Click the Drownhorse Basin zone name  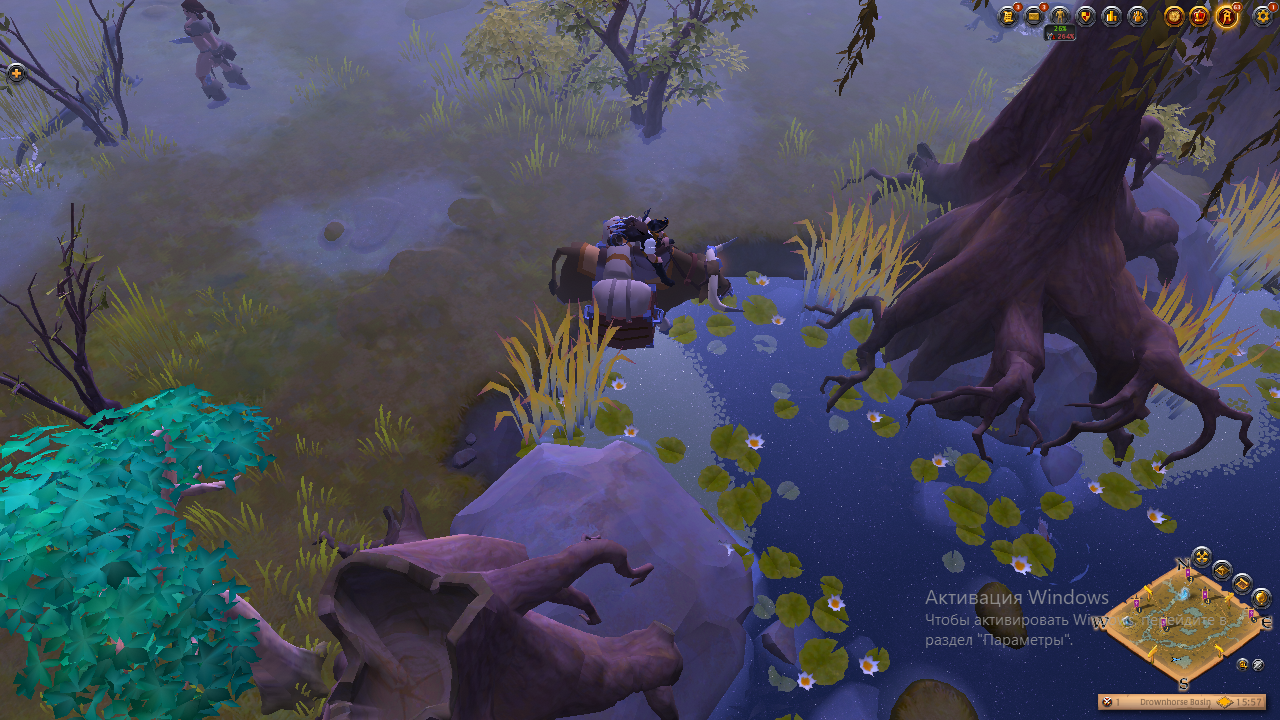(x=1176, y=701)
